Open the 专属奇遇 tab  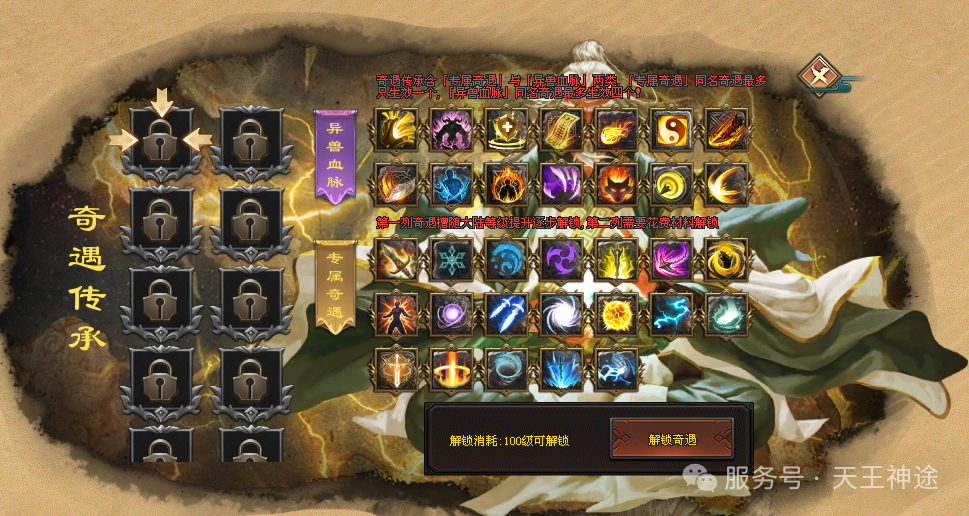pyautogui.click(x=335, y=286)
